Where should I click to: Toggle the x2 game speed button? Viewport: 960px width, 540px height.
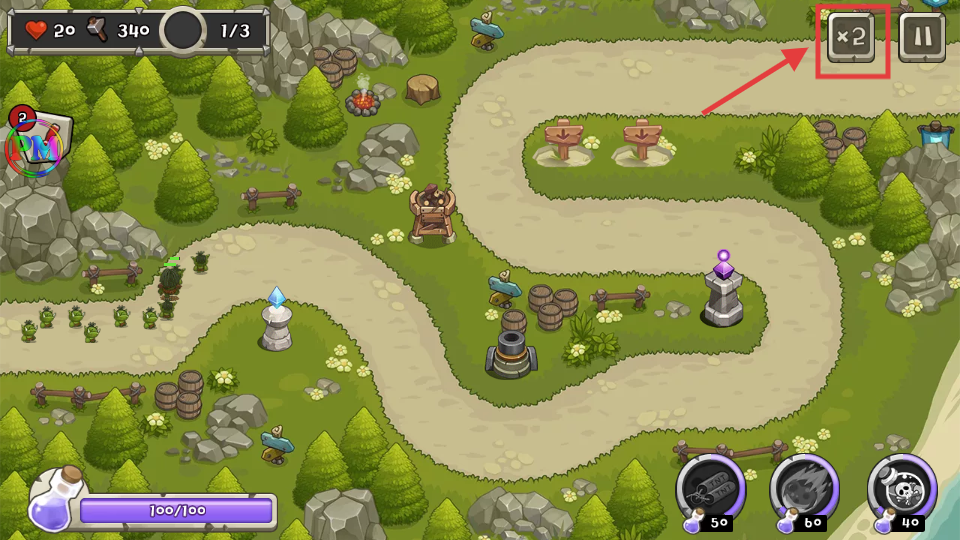pyautogui.click(x=851, y=38)
